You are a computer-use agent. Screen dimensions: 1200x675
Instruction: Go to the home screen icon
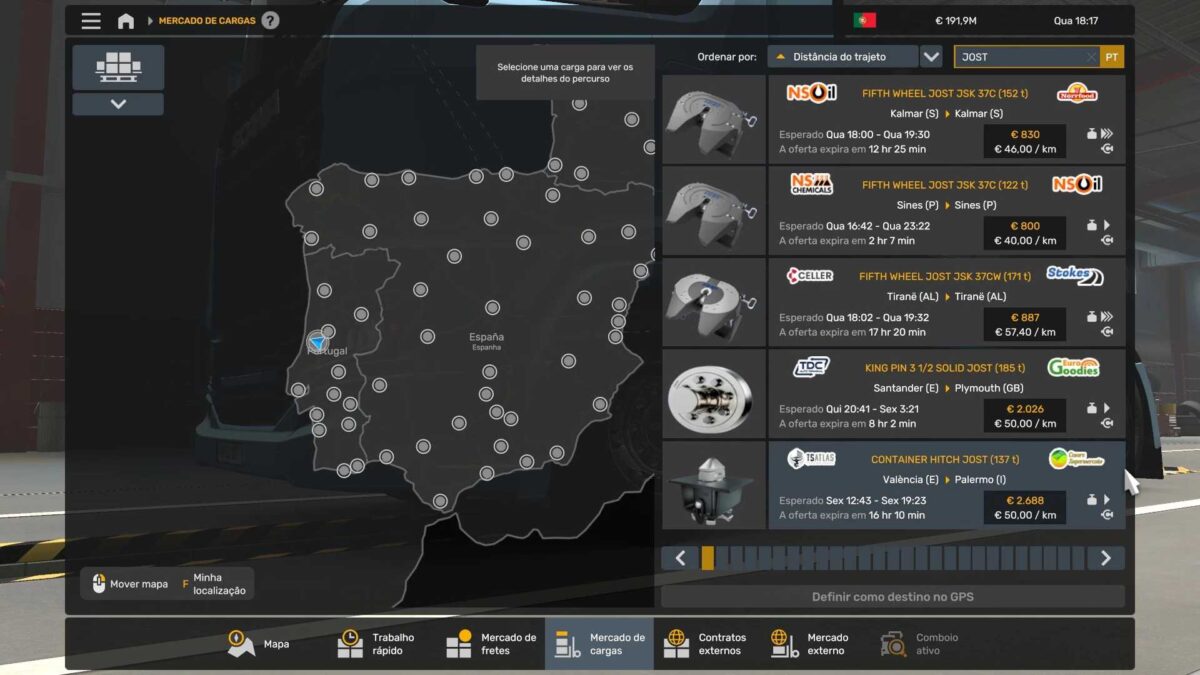(x=126, y=21)
